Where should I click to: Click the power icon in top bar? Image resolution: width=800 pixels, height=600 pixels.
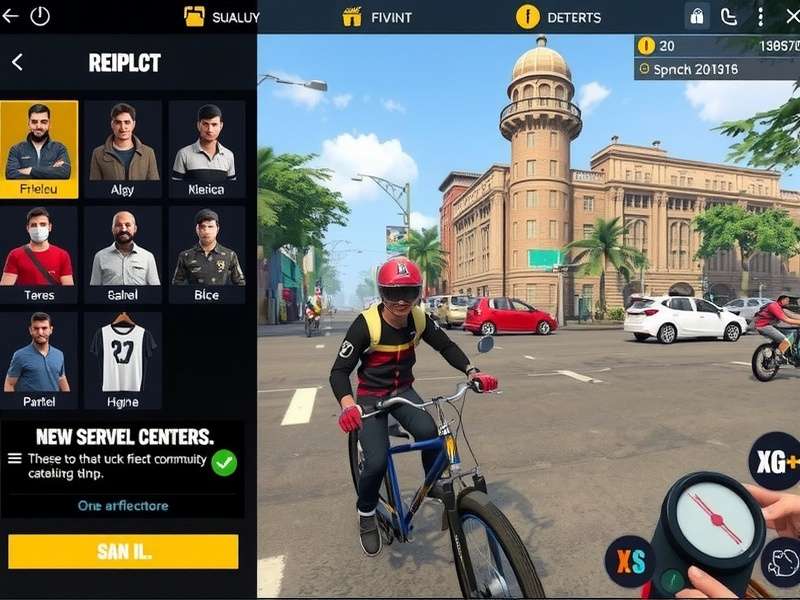coord(40,16)
